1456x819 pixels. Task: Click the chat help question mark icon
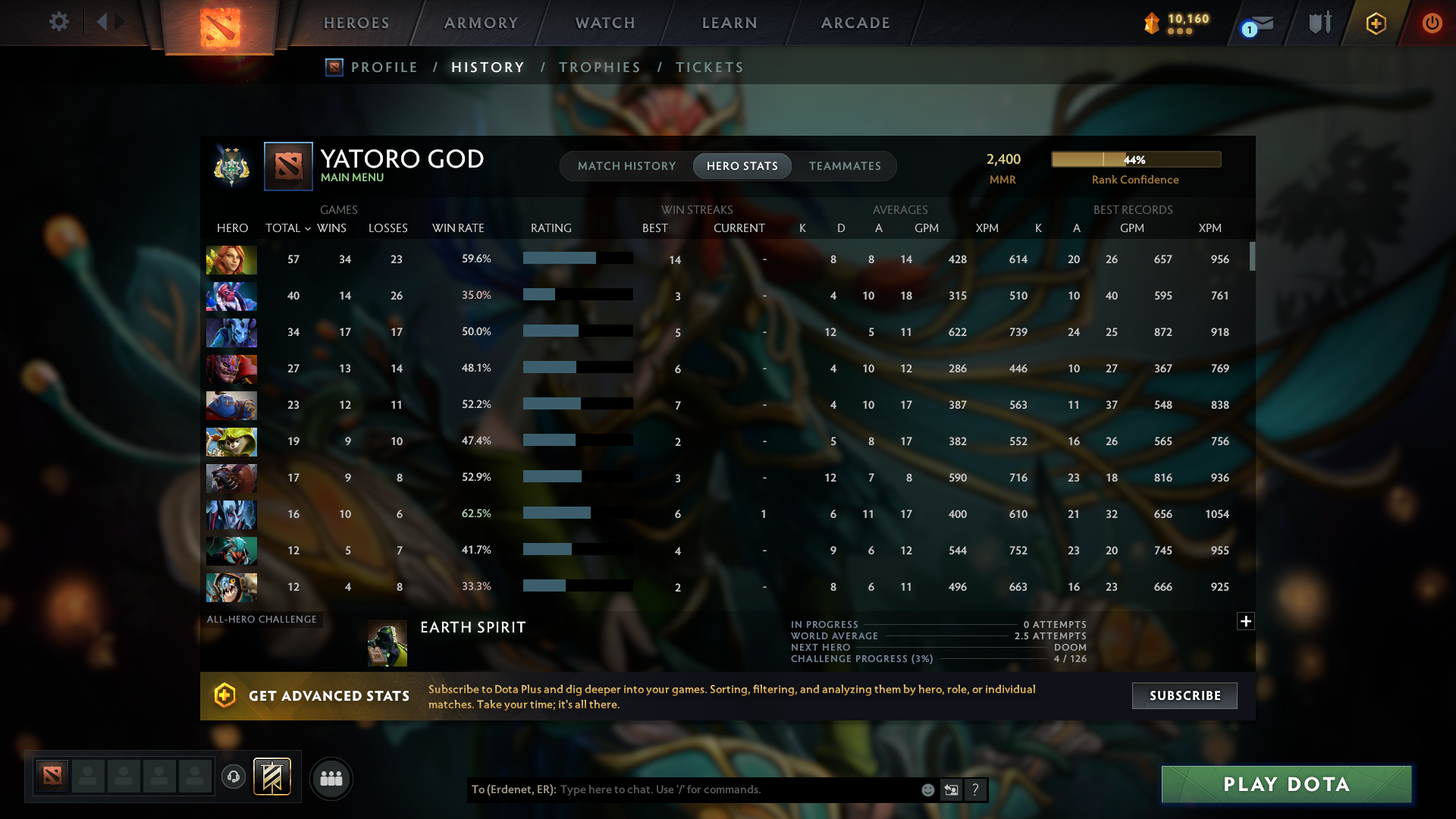[976, 789]
